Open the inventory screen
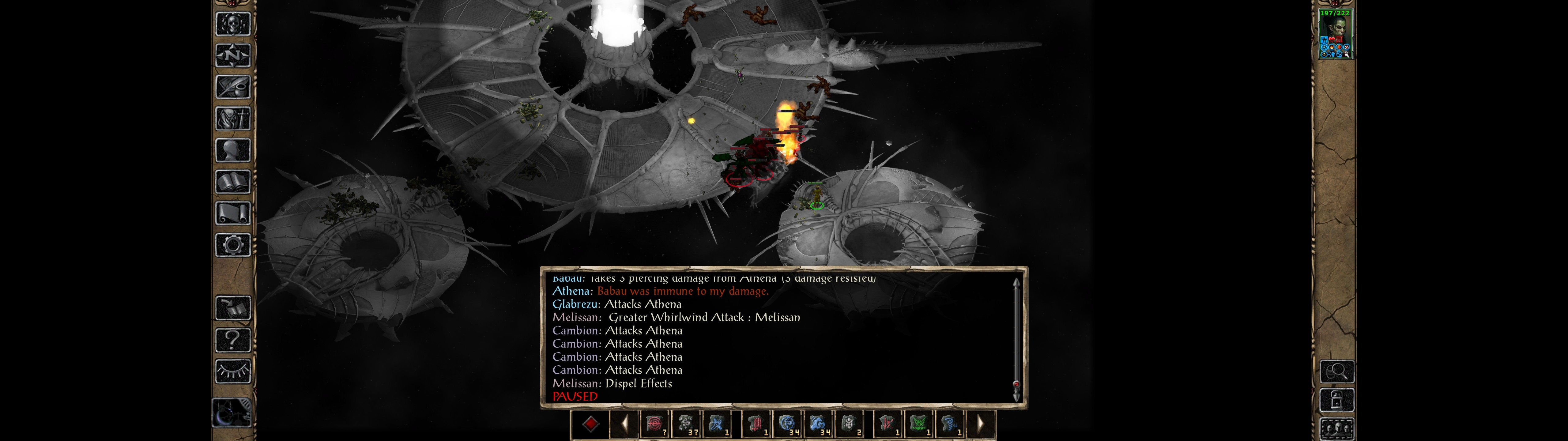The height and width of the screenshot is (441, 1568). (233, 119)
